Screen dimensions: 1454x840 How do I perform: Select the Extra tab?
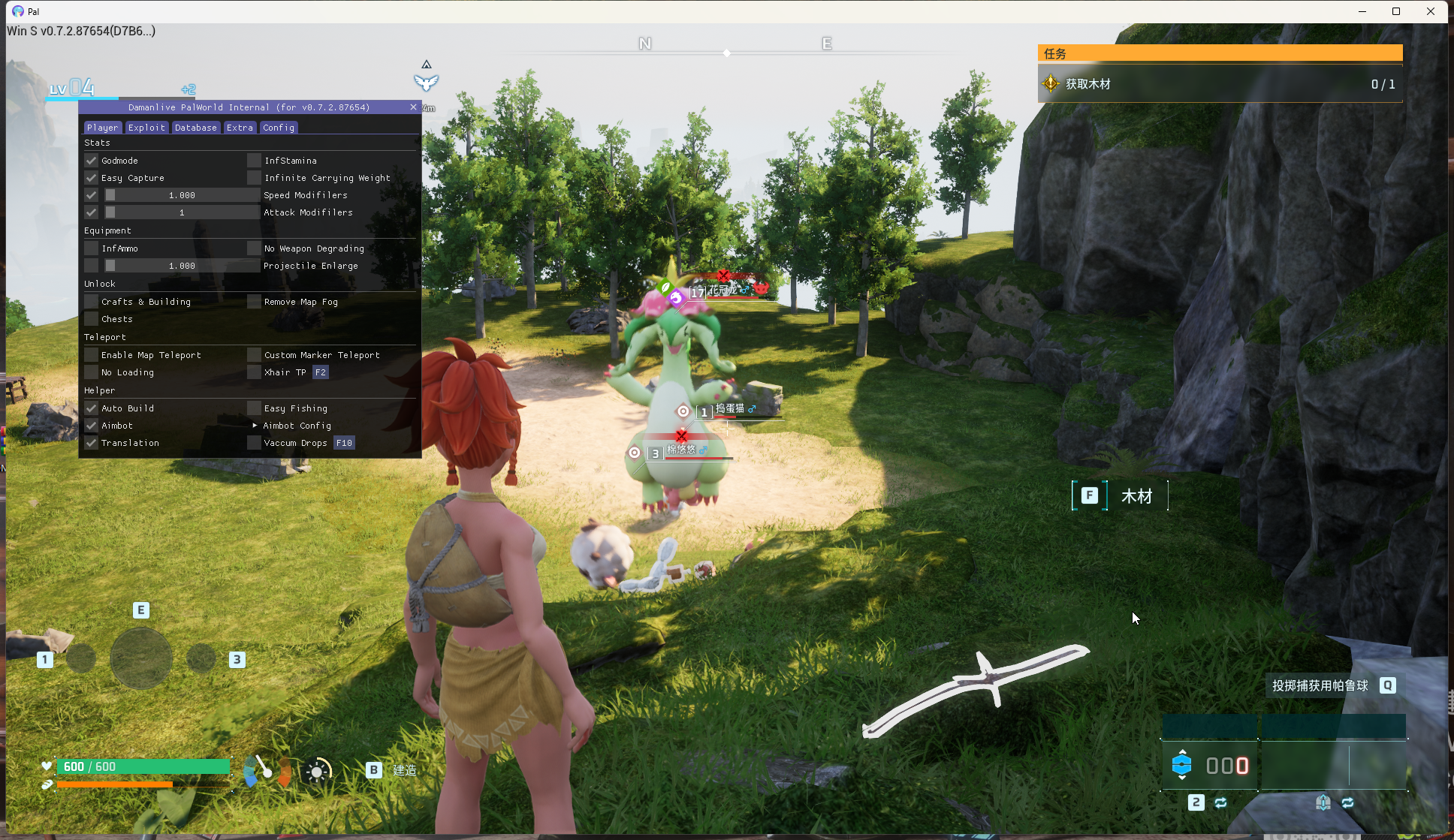[x=240, y=128]
